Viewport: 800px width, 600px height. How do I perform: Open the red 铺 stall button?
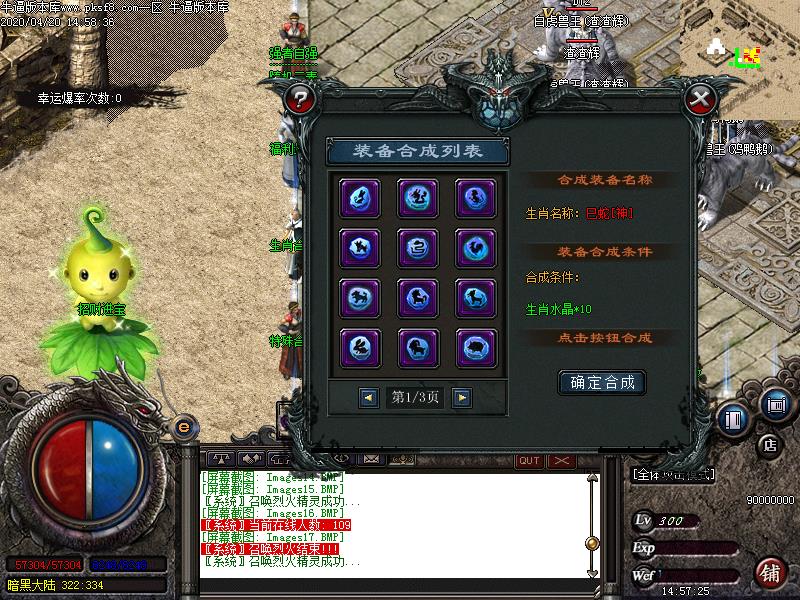click(769, 573)
